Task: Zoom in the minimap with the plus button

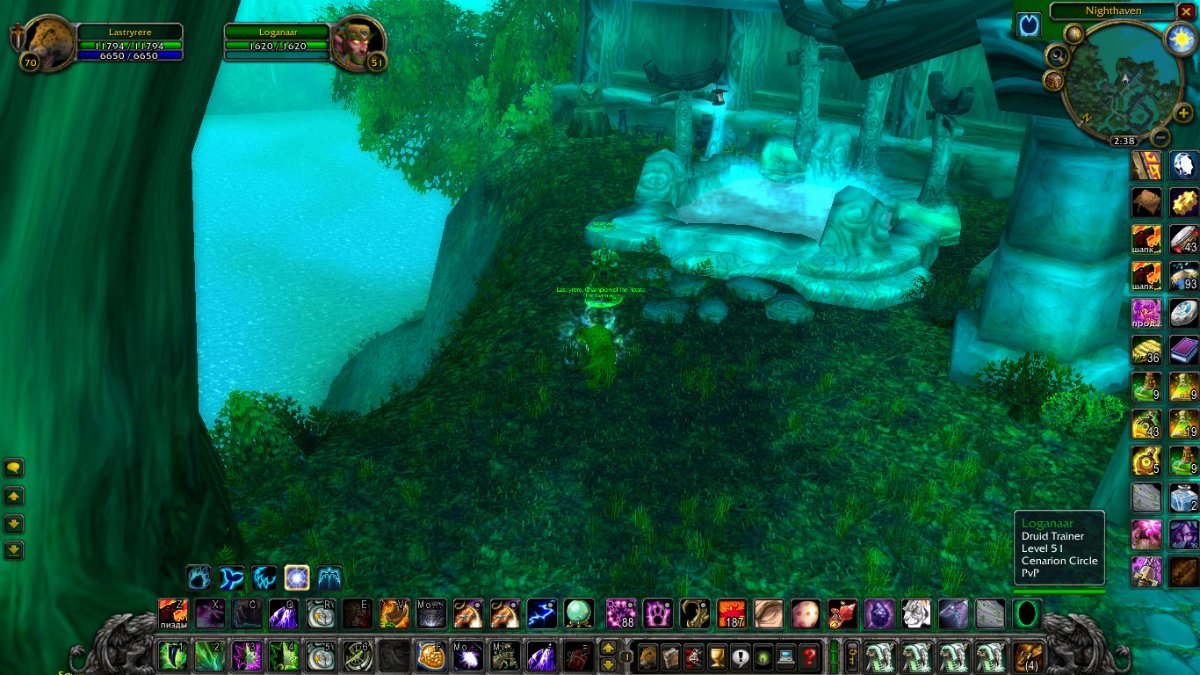Action: click(x=1184, y=113)
